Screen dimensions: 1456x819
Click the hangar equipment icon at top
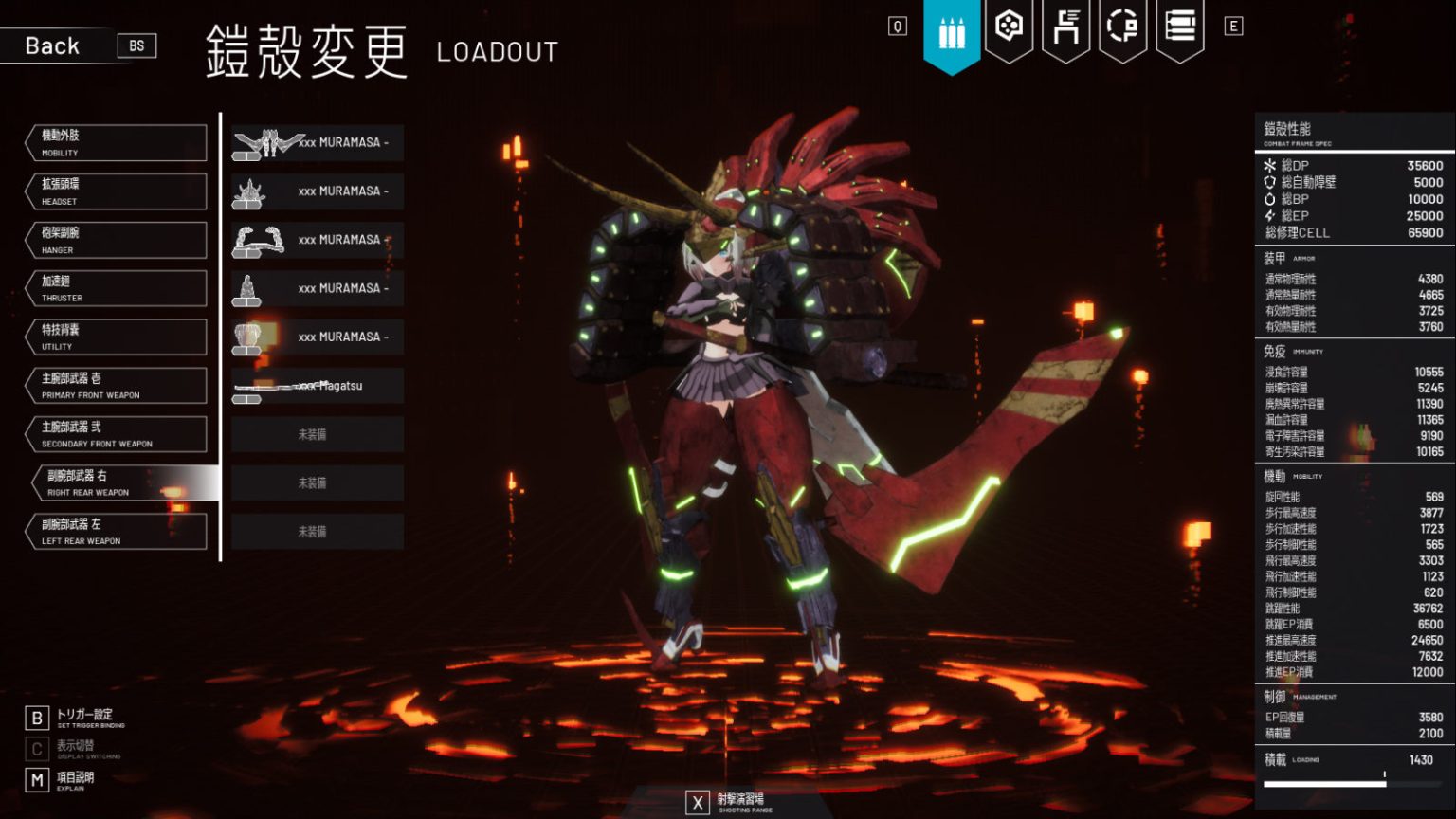tap(1067, 28)
